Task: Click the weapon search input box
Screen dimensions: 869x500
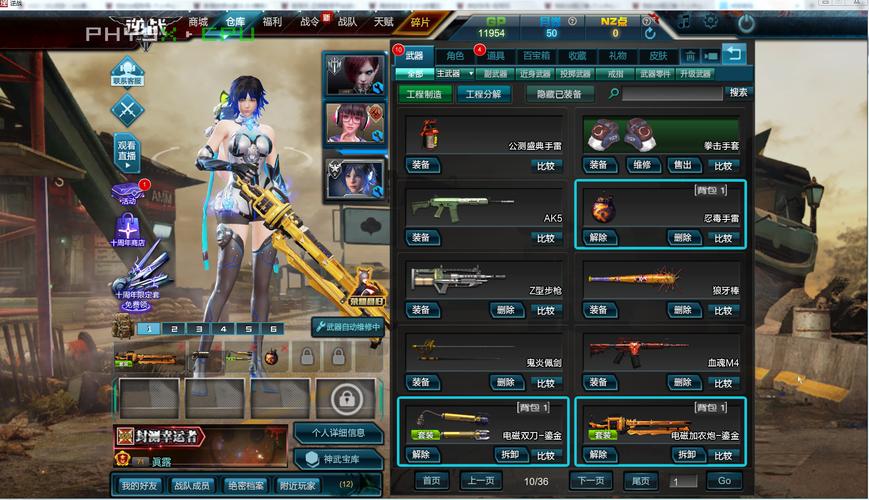Action: 671,93
